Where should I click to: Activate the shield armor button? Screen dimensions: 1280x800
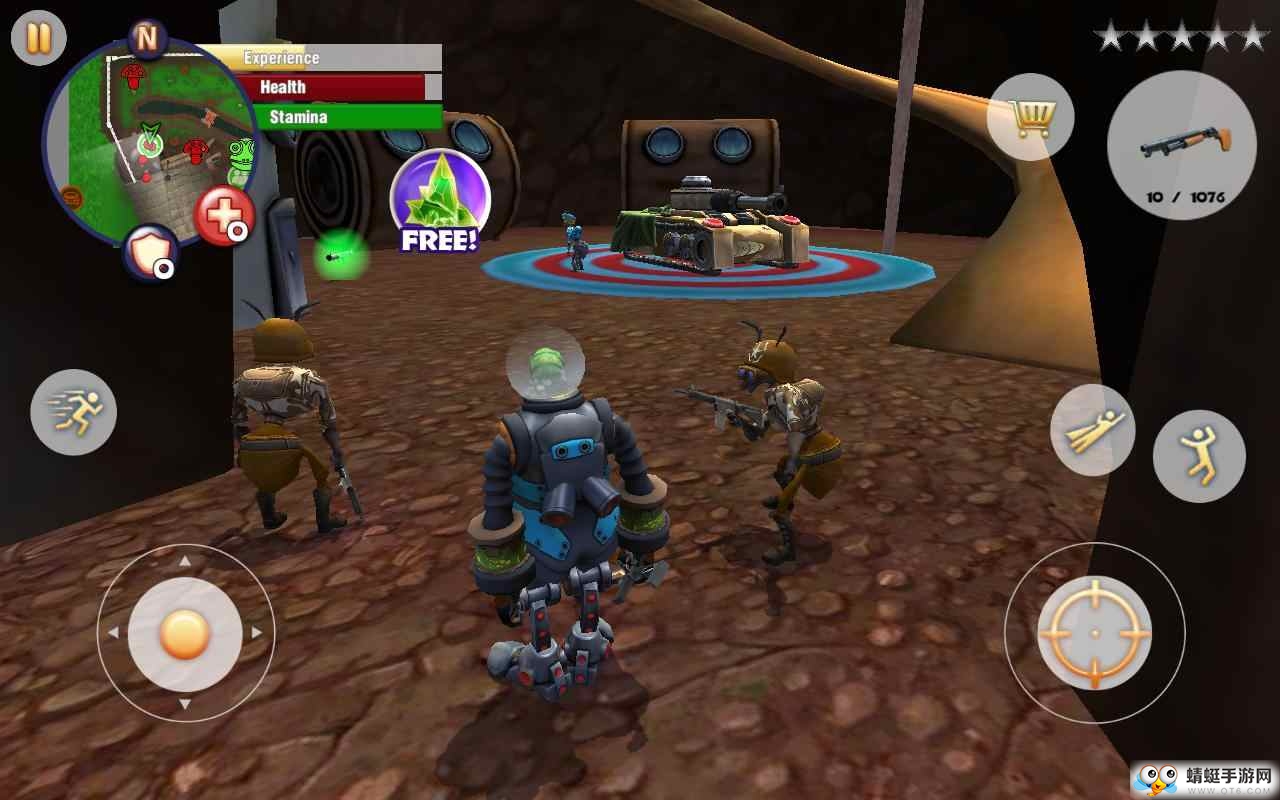pos(150,252)
